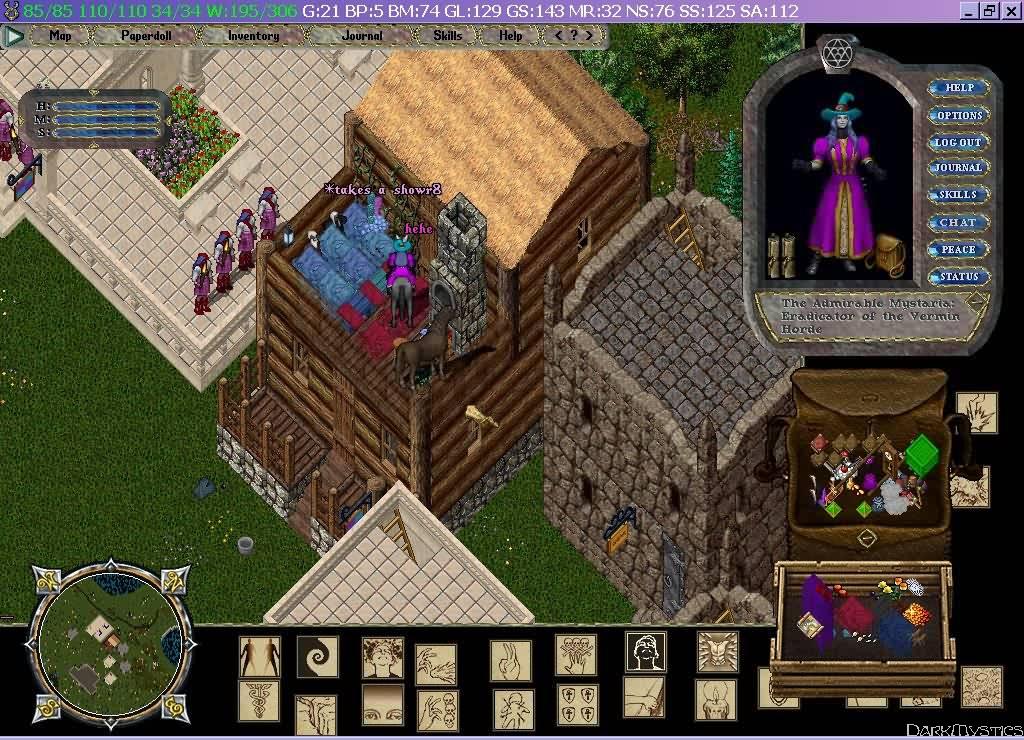Toggle the PEACE mode button
This screenshot has height=740, width=1024.
click(x=958, y=249)
